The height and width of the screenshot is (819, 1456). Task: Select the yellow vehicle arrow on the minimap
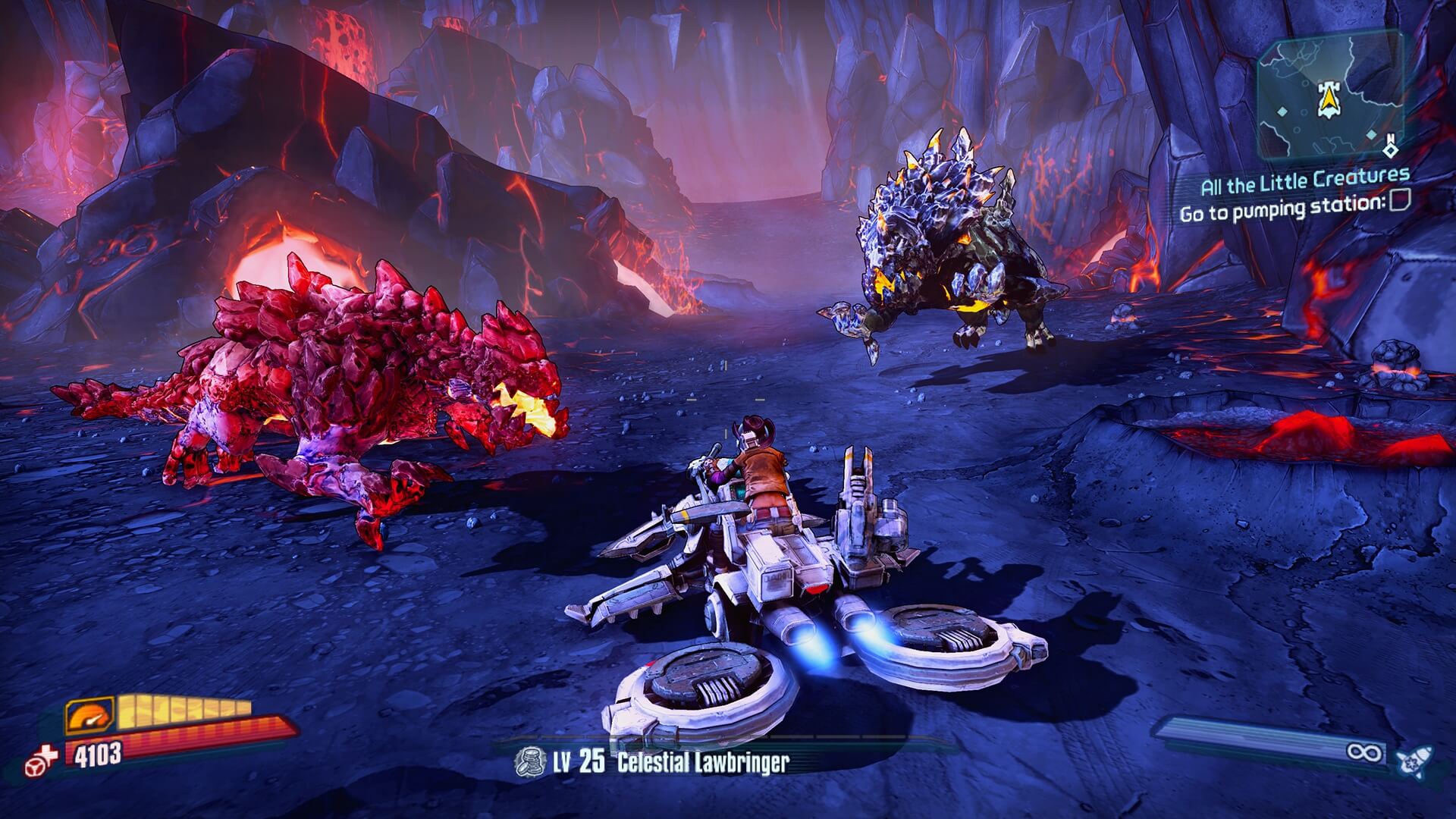coord(1328,99)
